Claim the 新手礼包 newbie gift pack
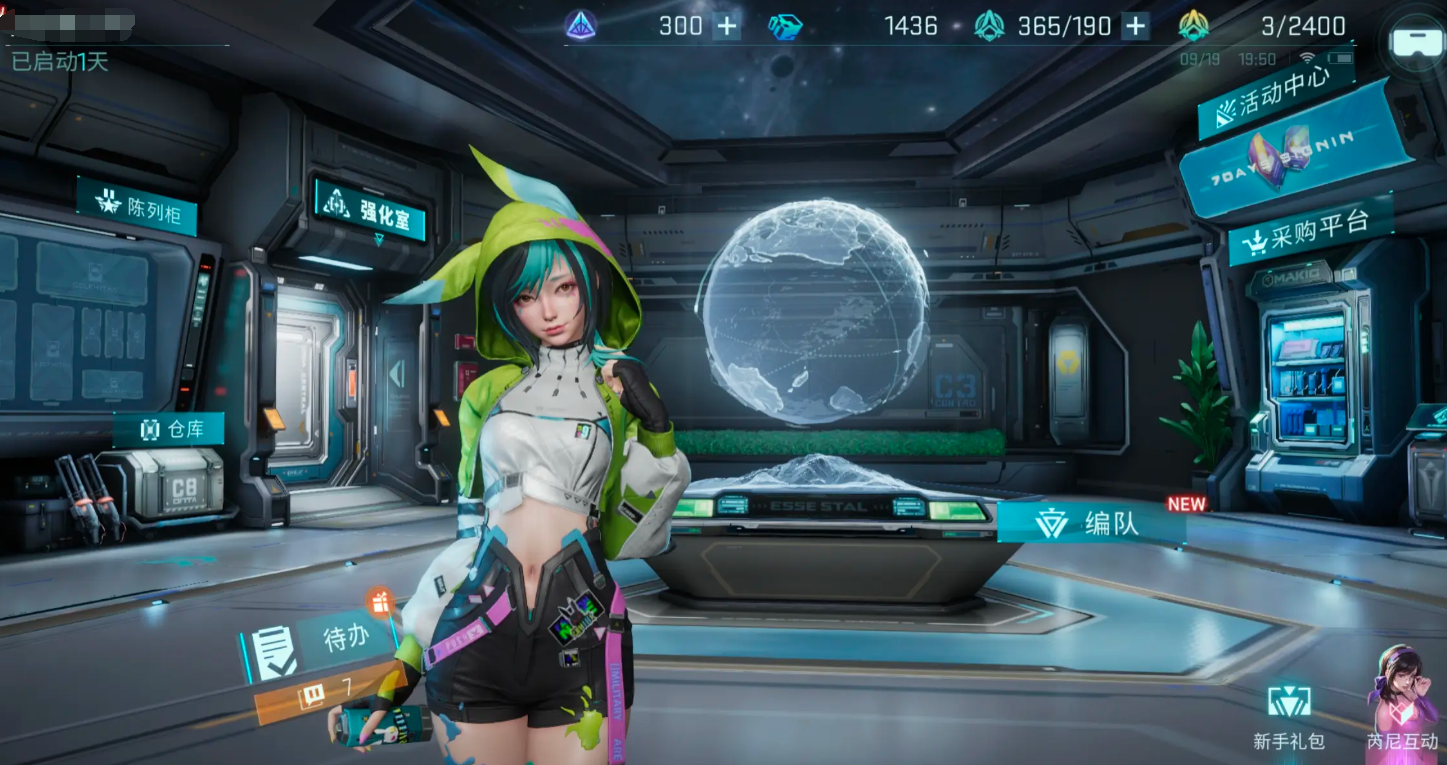The image size is (1447, 765). pos(1289,716)
